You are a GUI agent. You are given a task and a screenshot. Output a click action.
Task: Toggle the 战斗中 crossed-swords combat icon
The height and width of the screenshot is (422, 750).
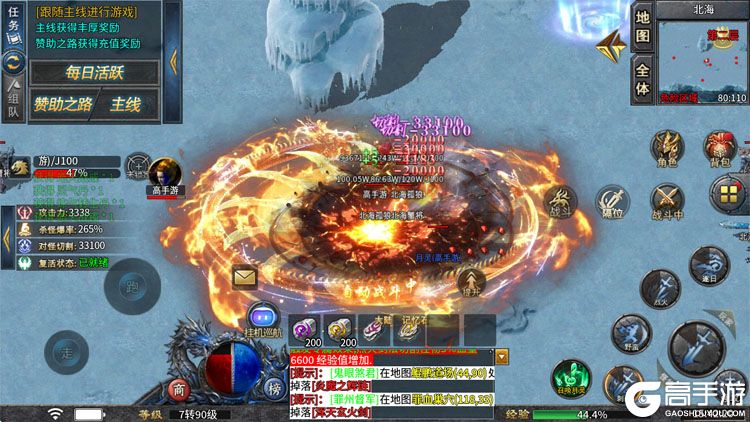(x=667, y=199)
